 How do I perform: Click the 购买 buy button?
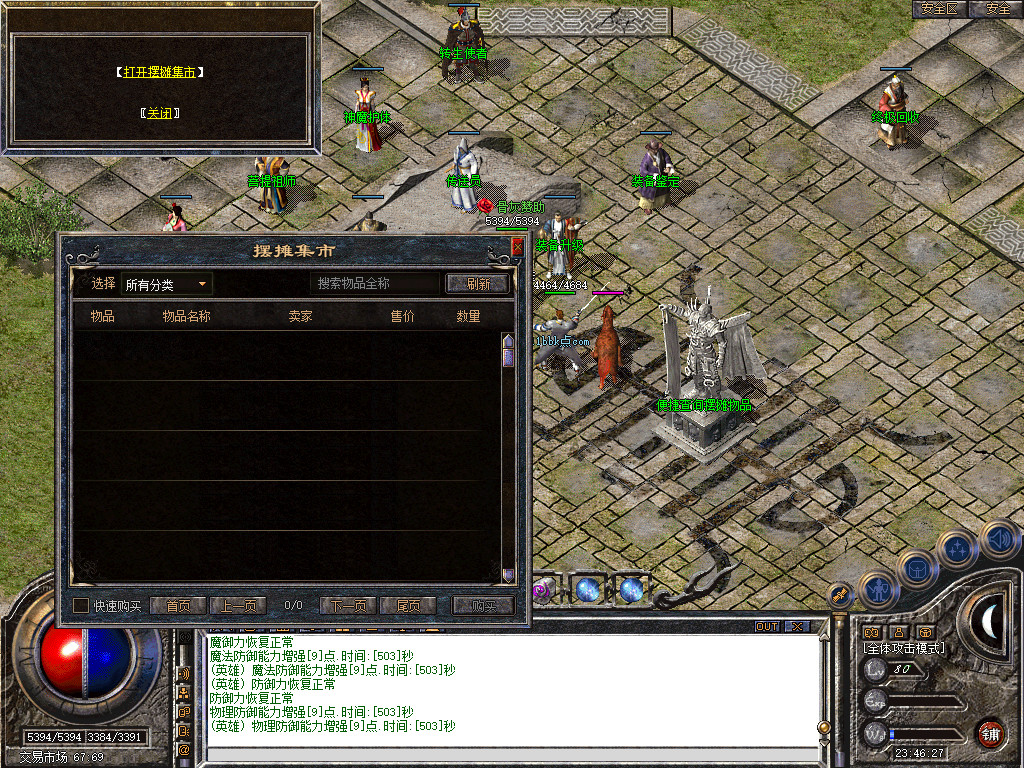tap(483, 606)
